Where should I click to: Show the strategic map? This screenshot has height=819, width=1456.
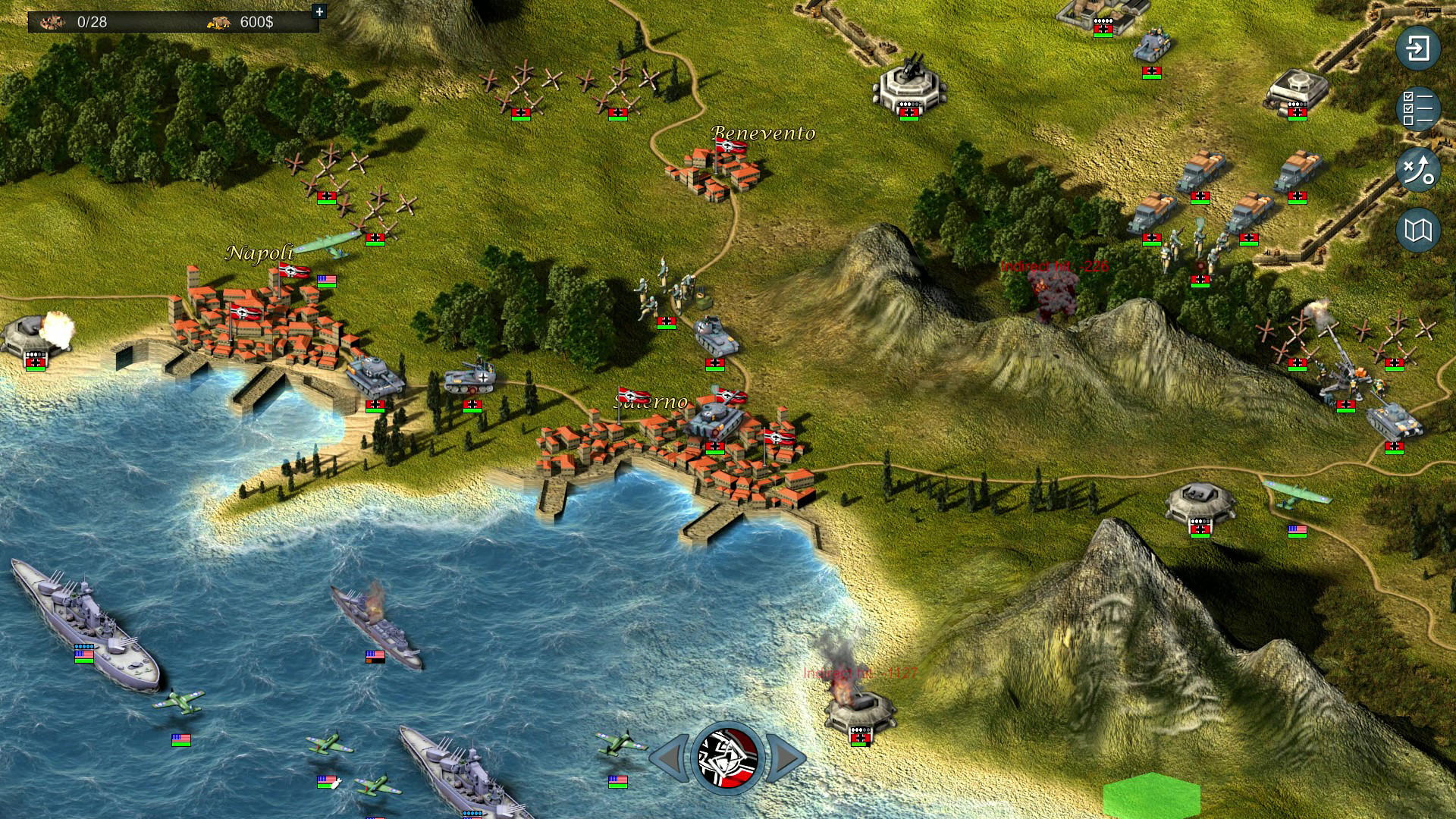coord(1418,230)
